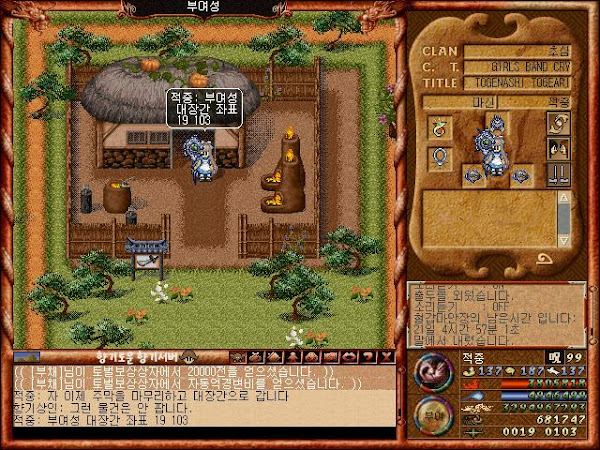Click the TITLE field reading TOGENASHI TOGEARI
Screen dimensions: 600x450
coord(518,84)
